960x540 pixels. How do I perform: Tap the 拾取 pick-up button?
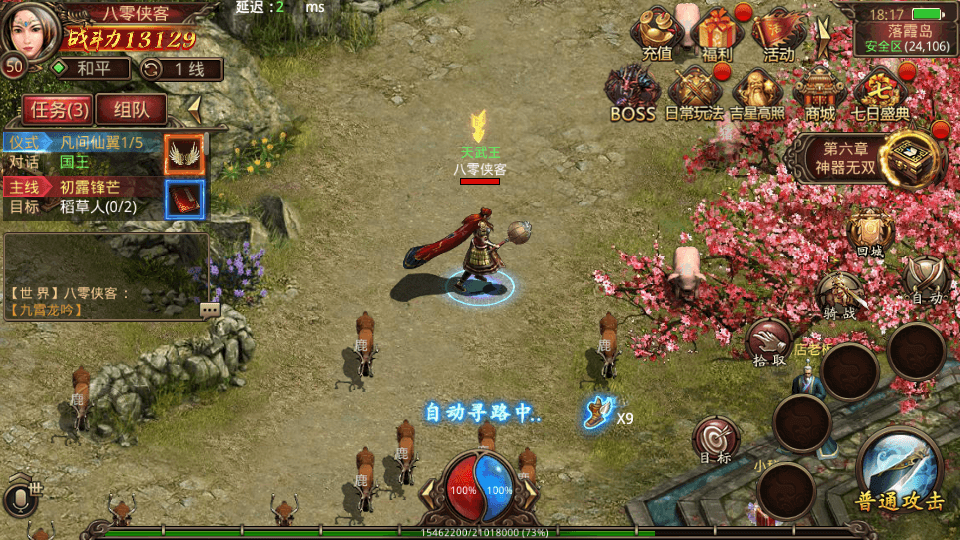click(x=768, y=342)
